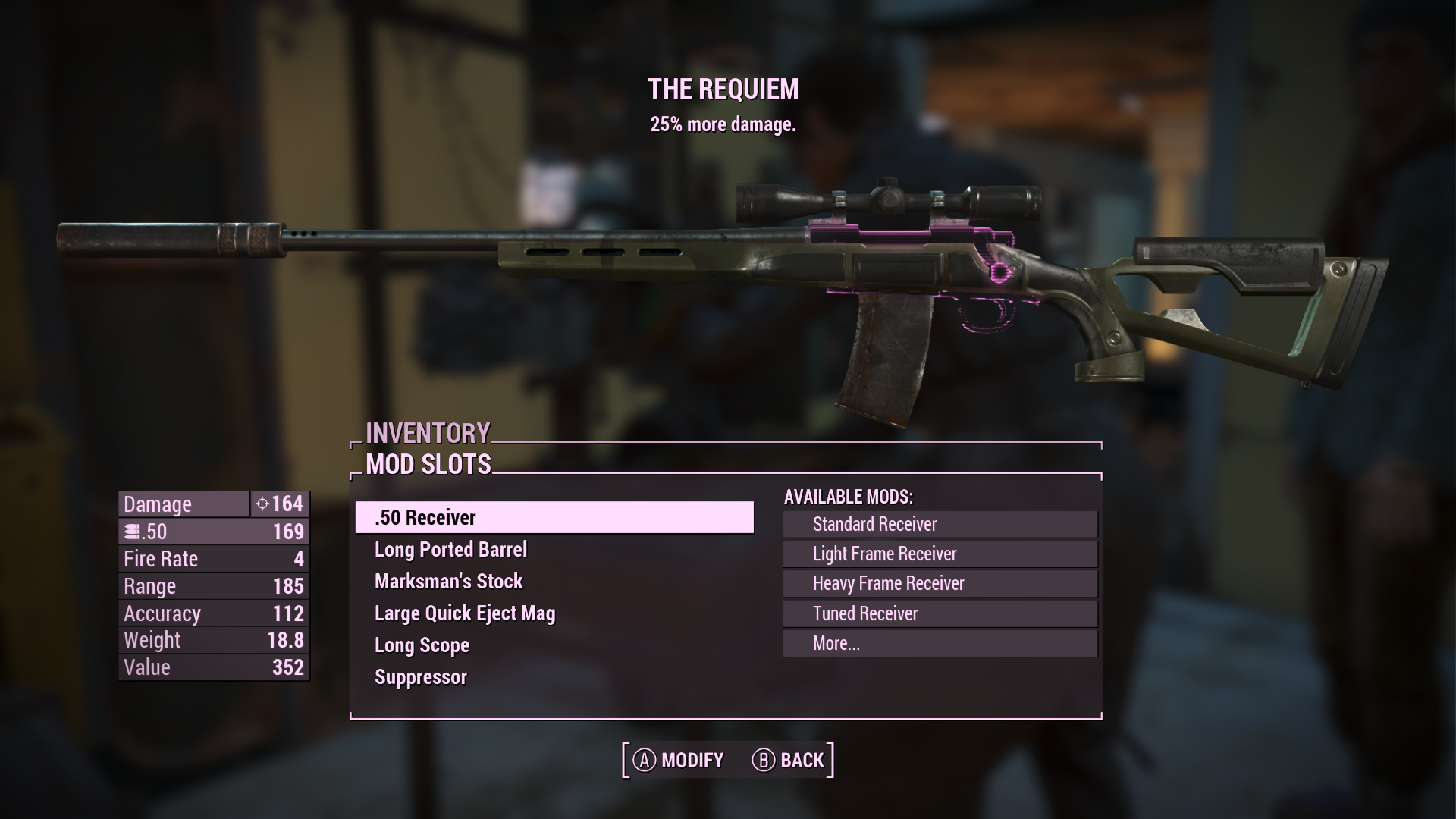Select the Heavy Frame Receiver mod
This screenshot has width=1456, height=819.
pos(940,583)
